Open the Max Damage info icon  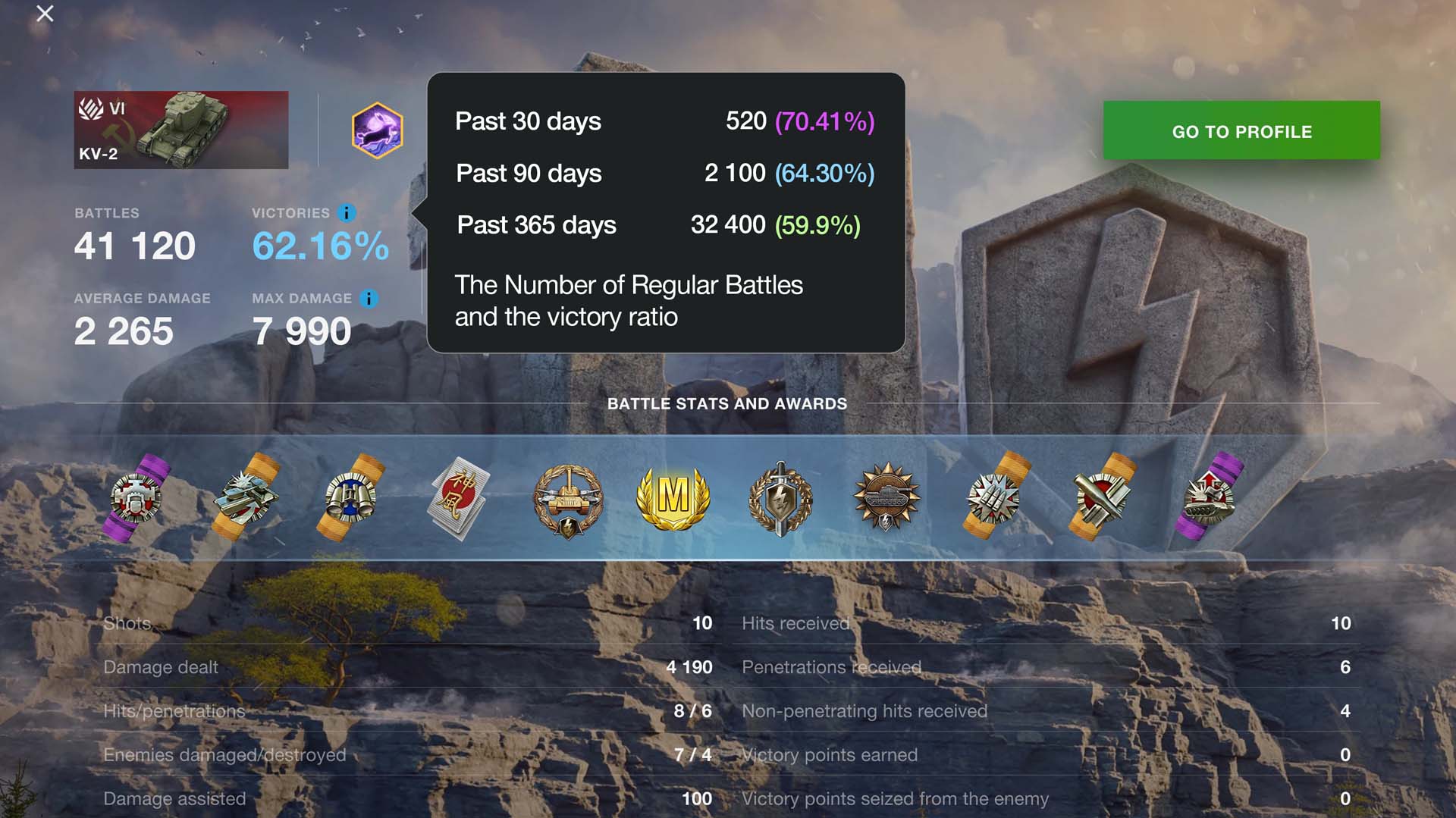click(369, 299)
